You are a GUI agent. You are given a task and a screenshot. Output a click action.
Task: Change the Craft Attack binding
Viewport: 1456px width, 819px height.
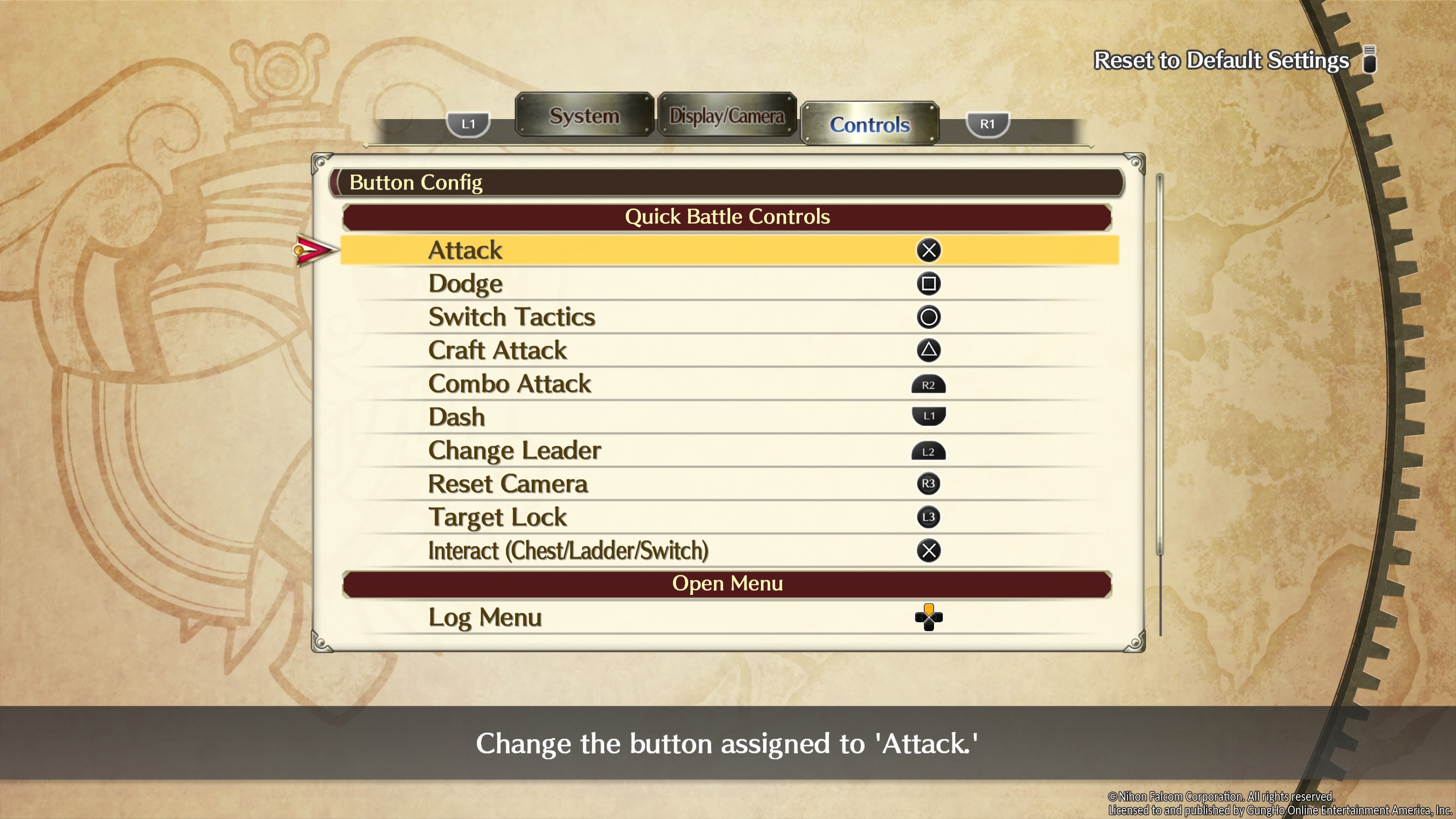point(728,350)
